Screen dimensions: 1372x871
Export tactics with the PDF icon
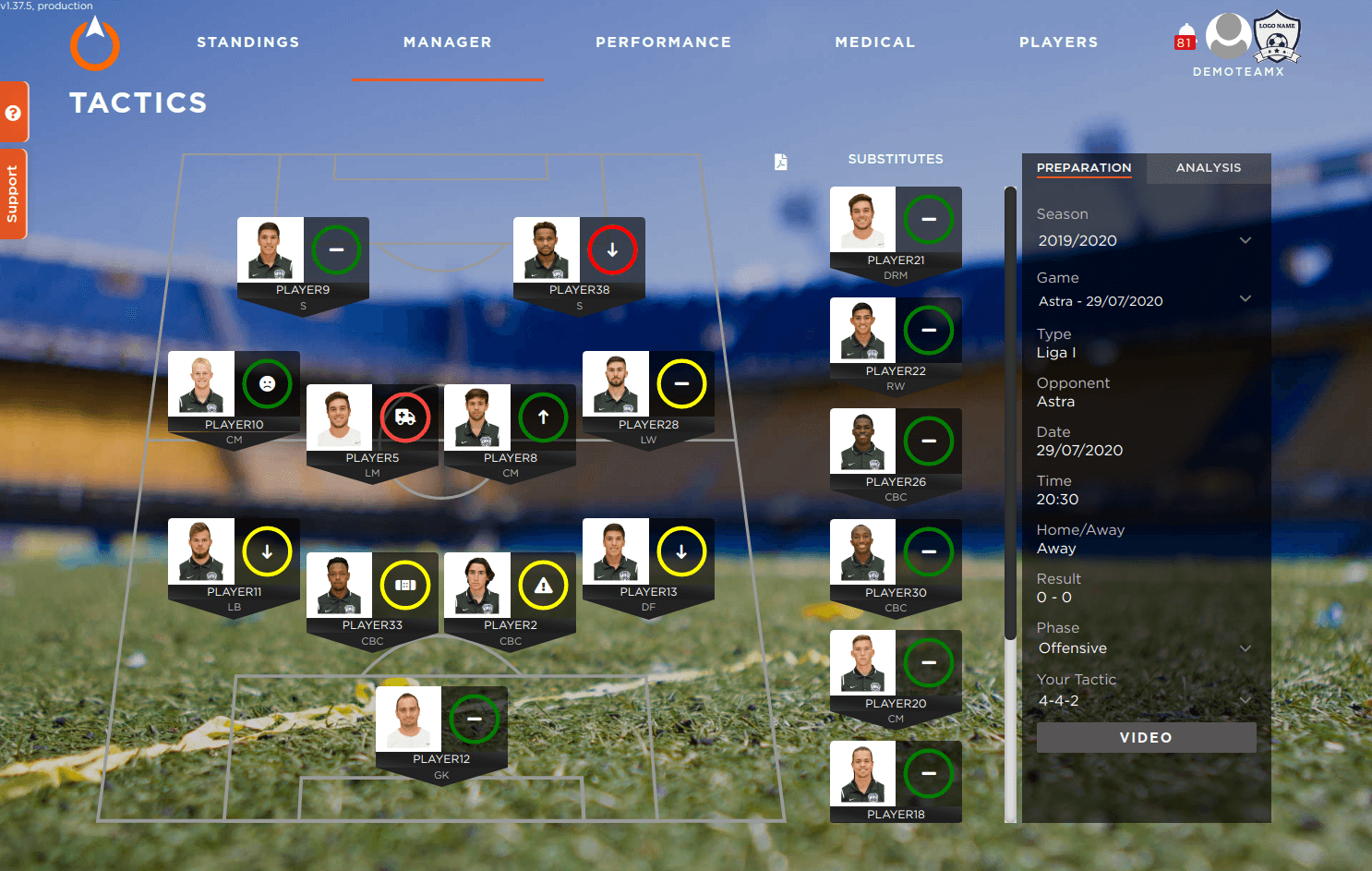(x=780, y=163)
